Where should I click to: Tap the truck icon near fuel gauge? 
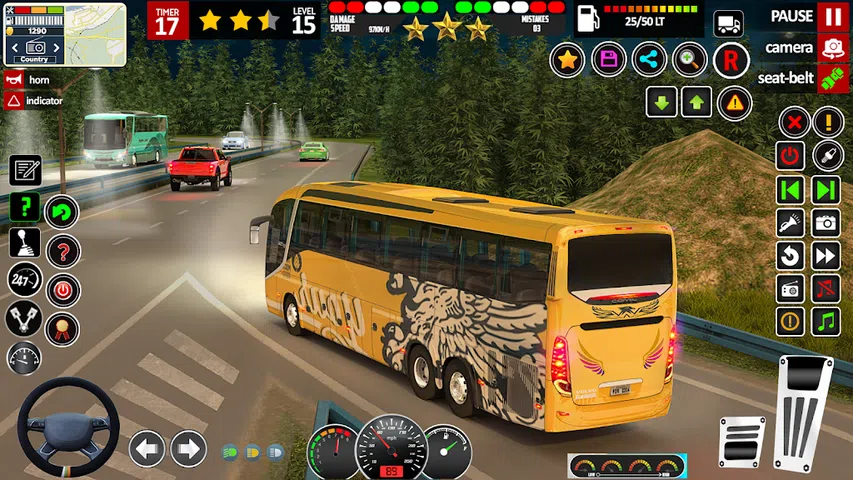click(729, 24)
